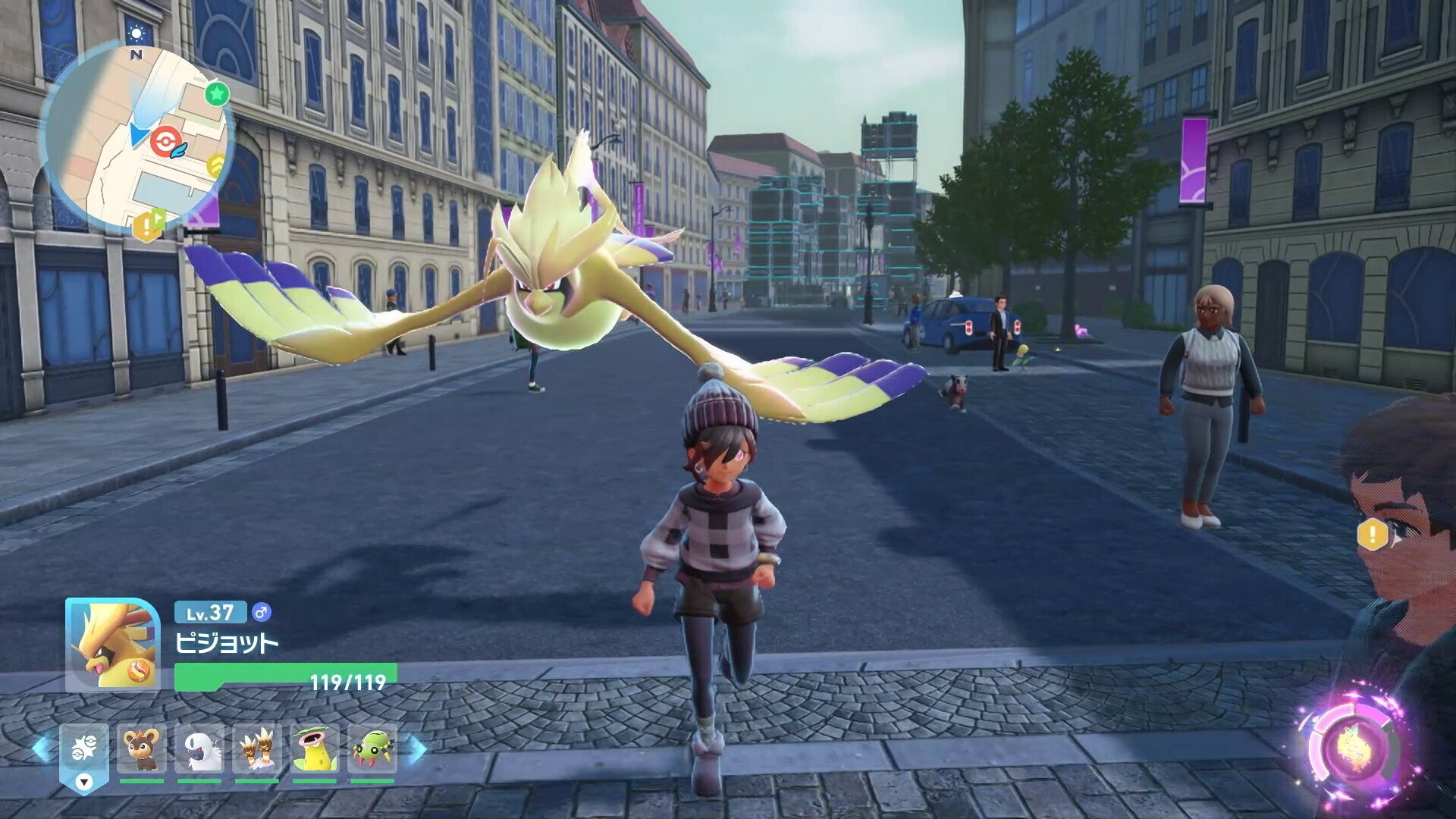Choose Victreebel from the party bar
Viewport: 1456px width, 819px height.
(314, 749)
